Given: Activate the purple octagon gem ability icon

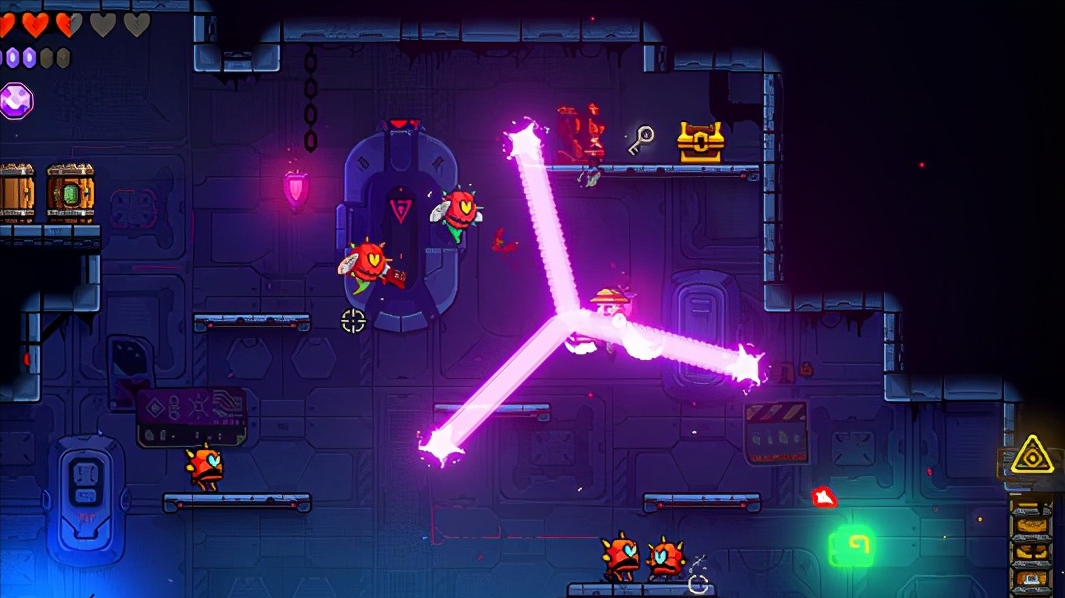Looking at the screenshot, I should click(15, 100).
